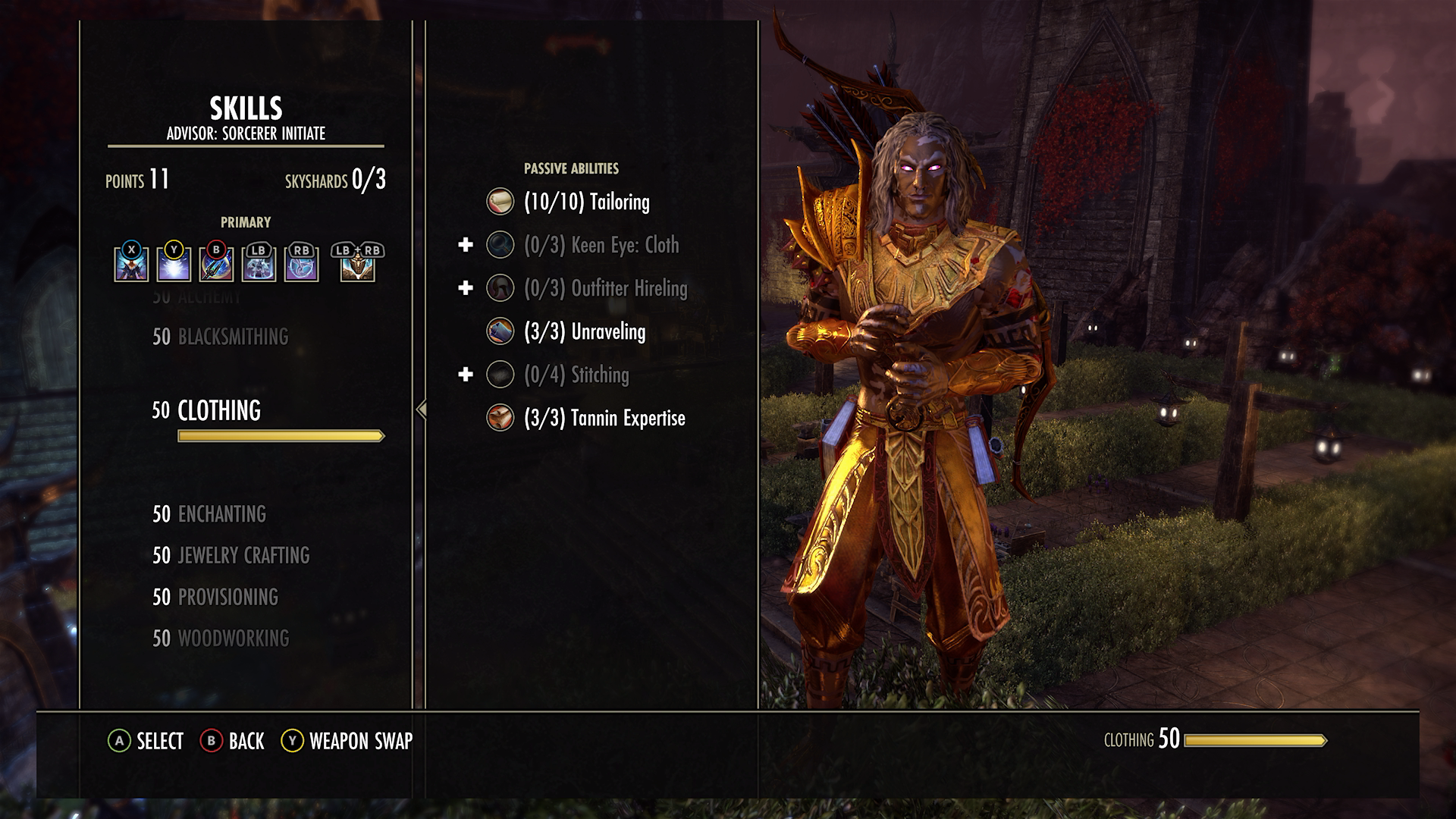Viewport: 1456px width, 819px height.
Task: Select the Tannin Expertise passive
Action: pos(604,419)
